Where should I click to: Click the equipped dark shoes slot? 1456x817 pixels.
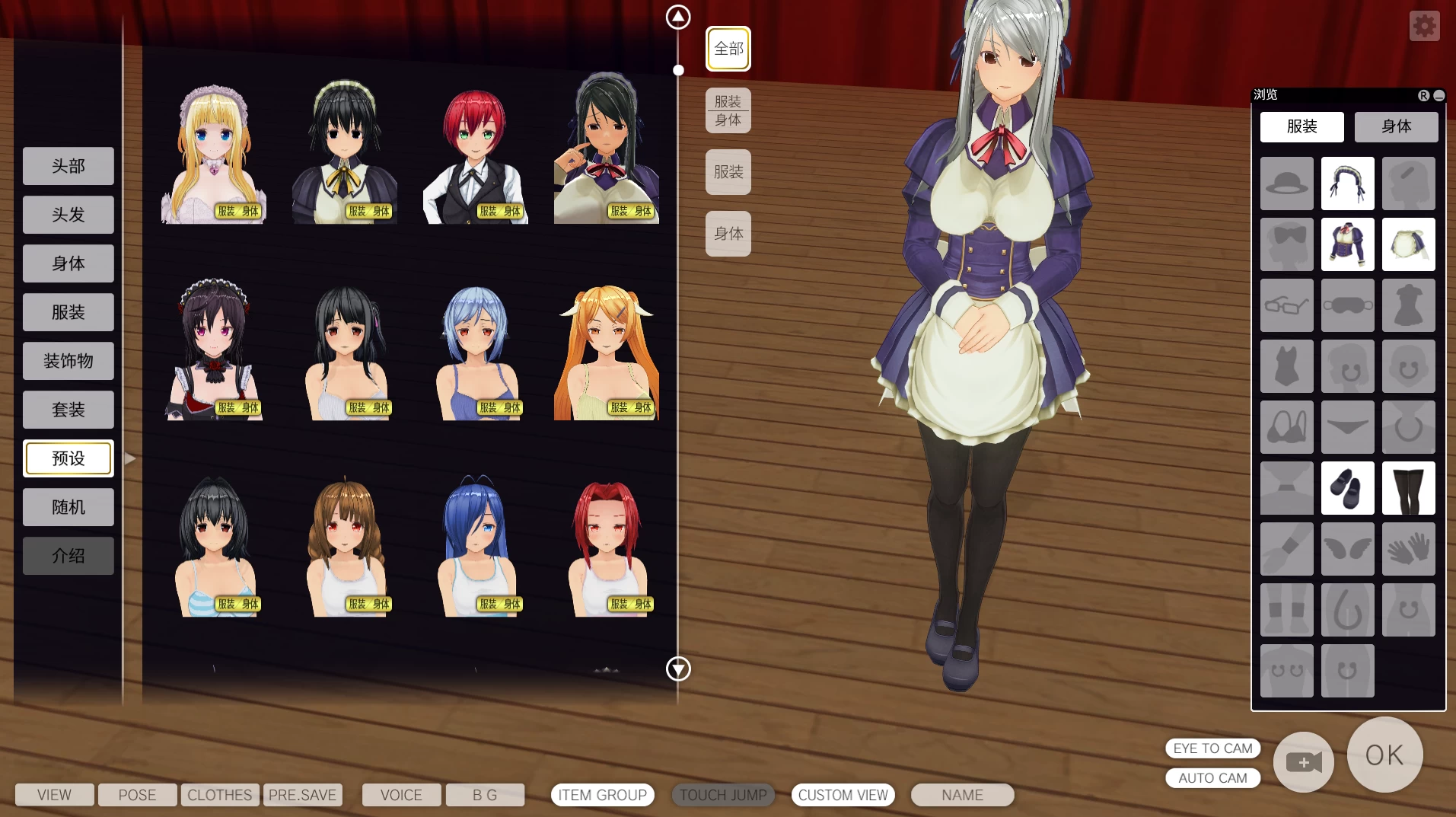pos(1347,488)
